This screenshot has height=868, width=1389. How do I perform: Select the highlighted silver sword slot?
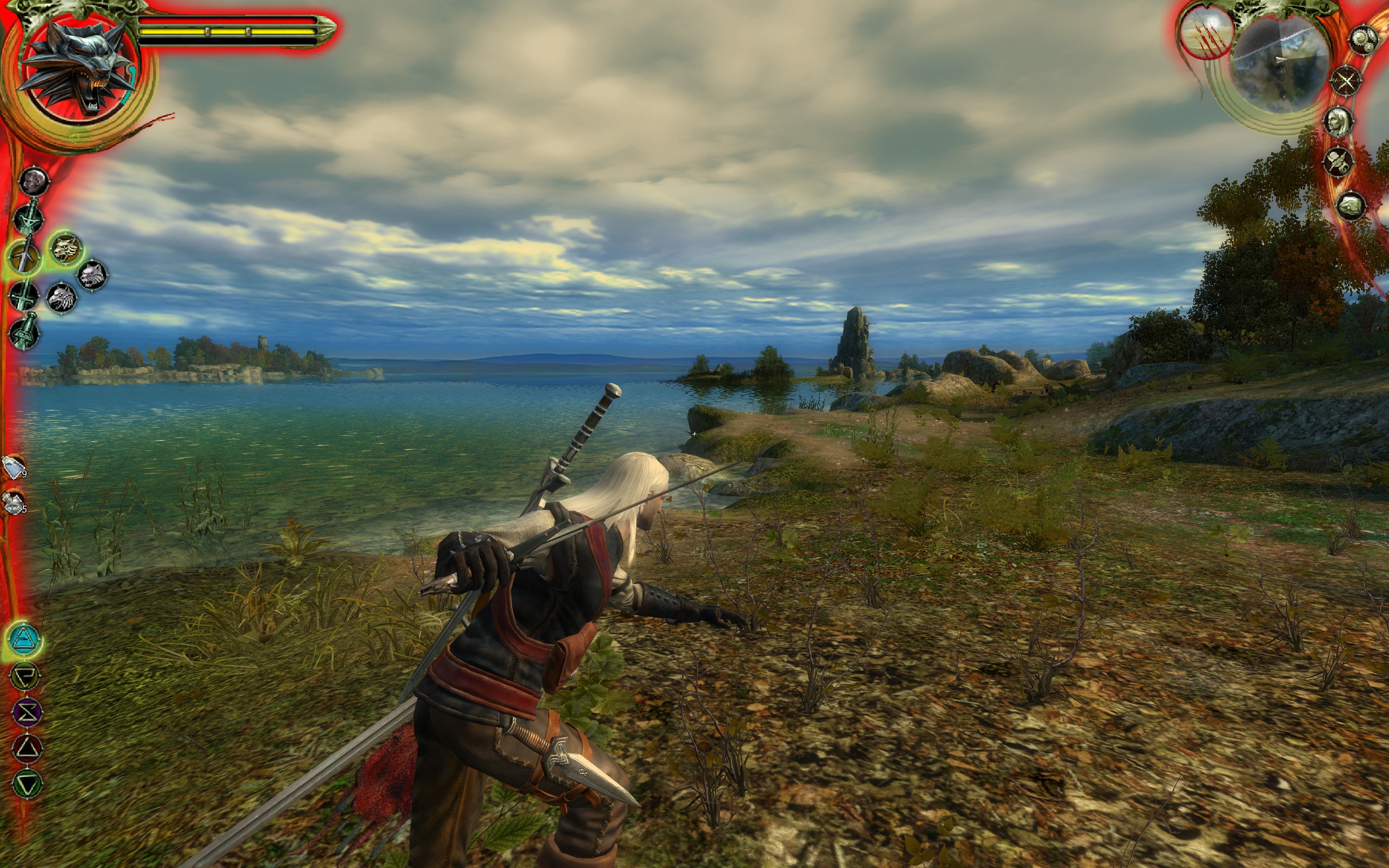click(x=24, y=257)
